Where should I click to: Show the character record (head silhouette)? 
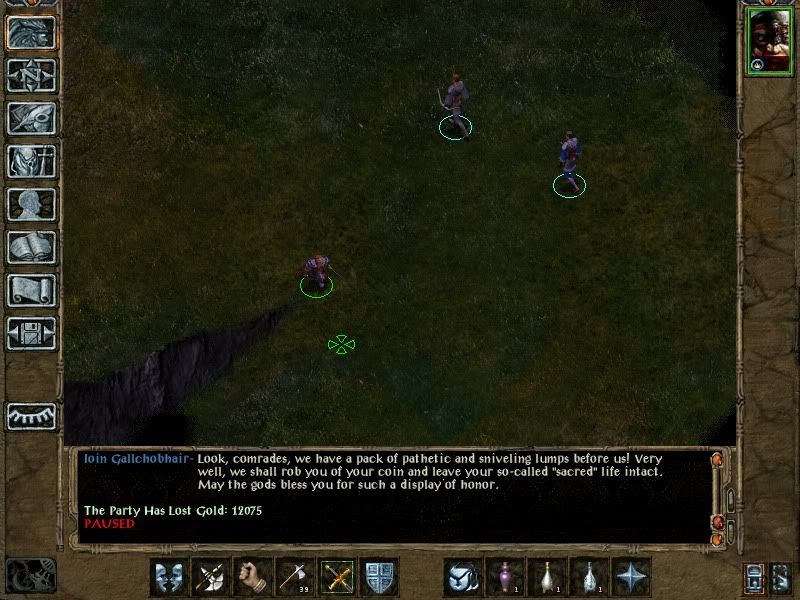click(x=31, y=204)
